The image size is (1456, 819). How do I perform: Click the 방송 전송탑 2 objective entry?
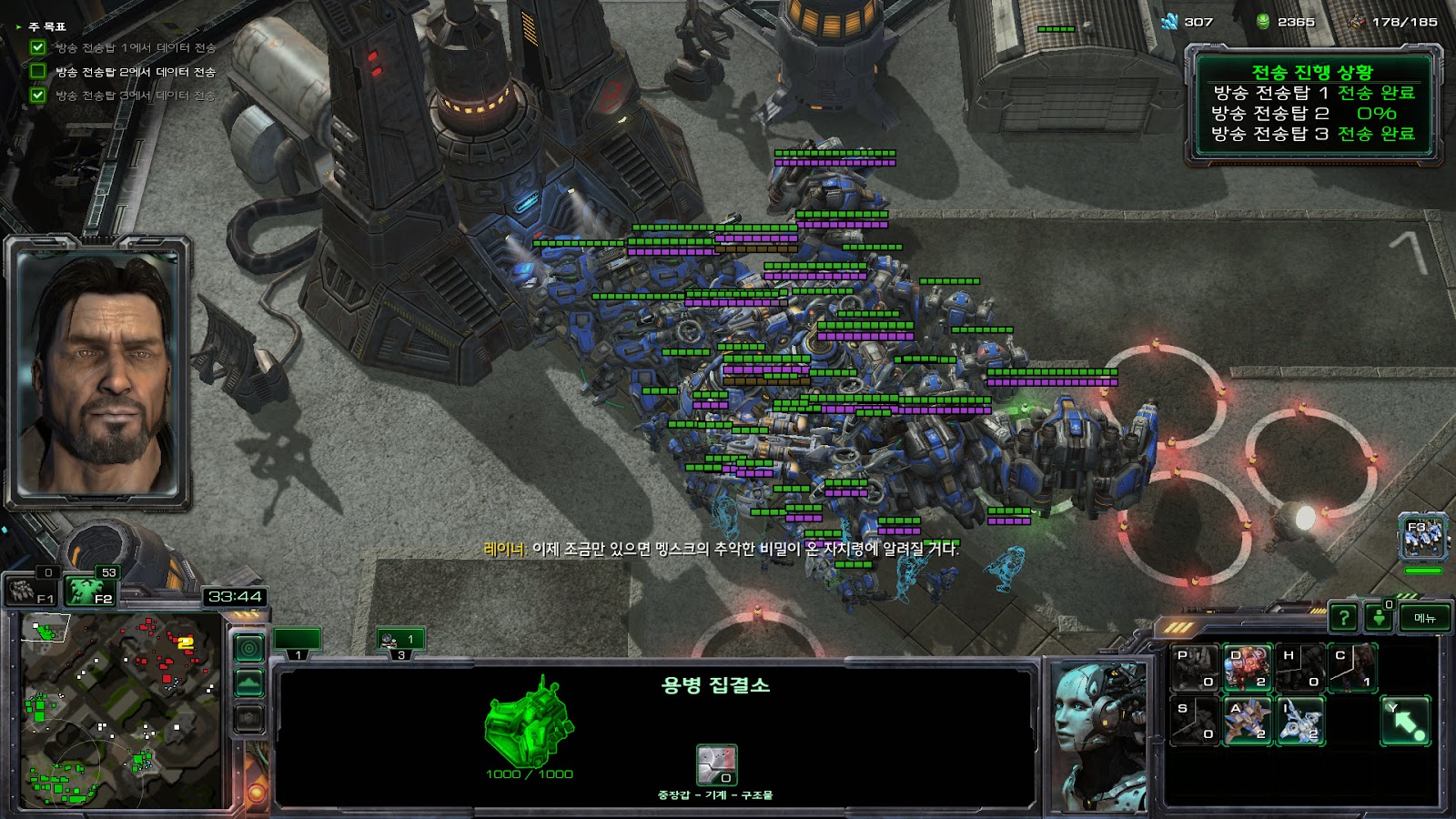point(135,72)
